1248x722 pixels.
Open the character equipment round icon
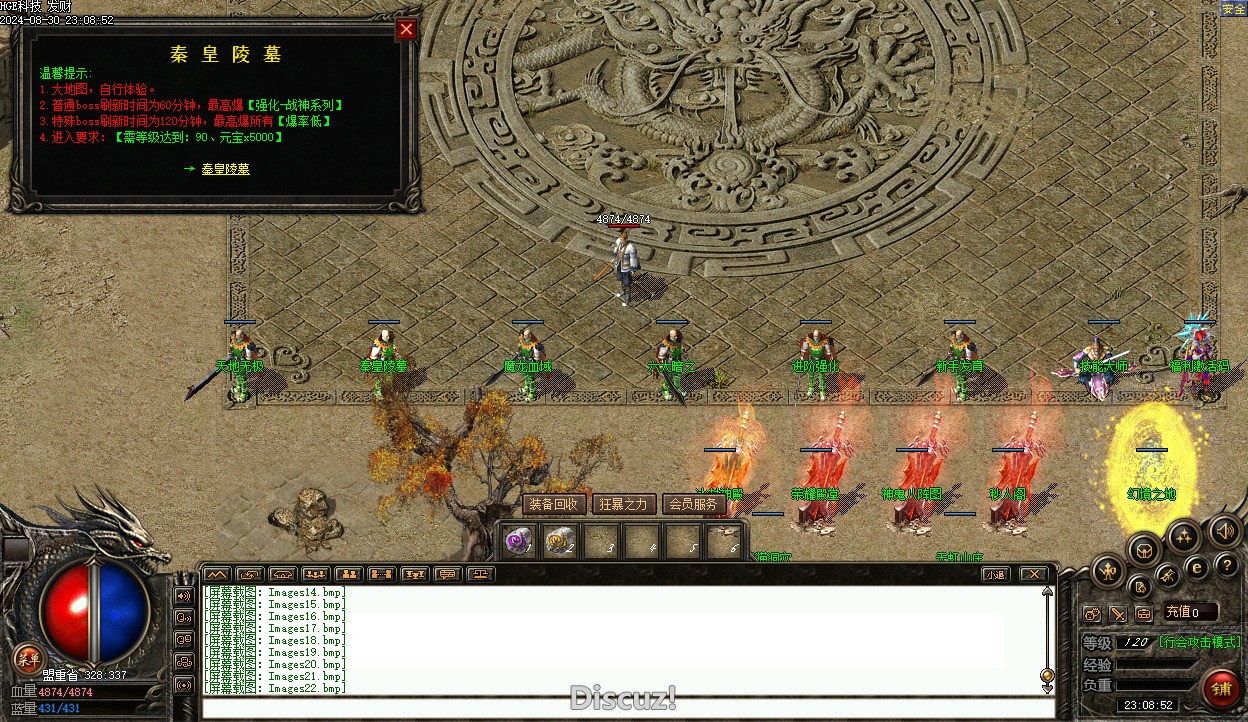1108,572
